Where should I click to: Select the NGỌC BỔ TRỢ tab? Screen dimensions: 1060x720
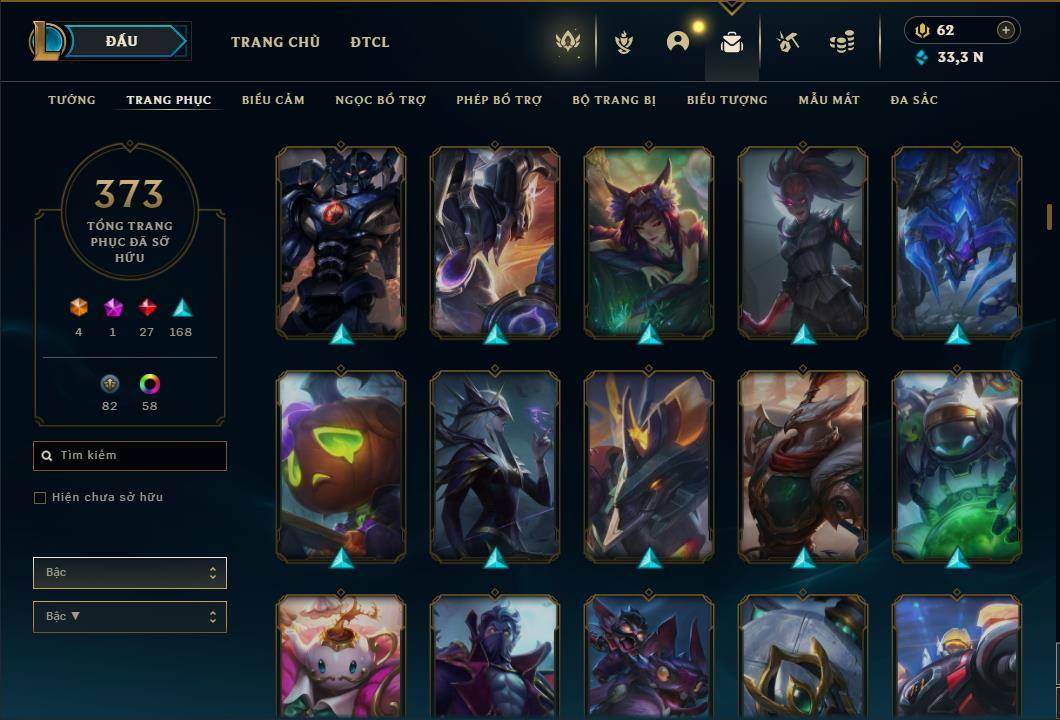tap(380, 100)
